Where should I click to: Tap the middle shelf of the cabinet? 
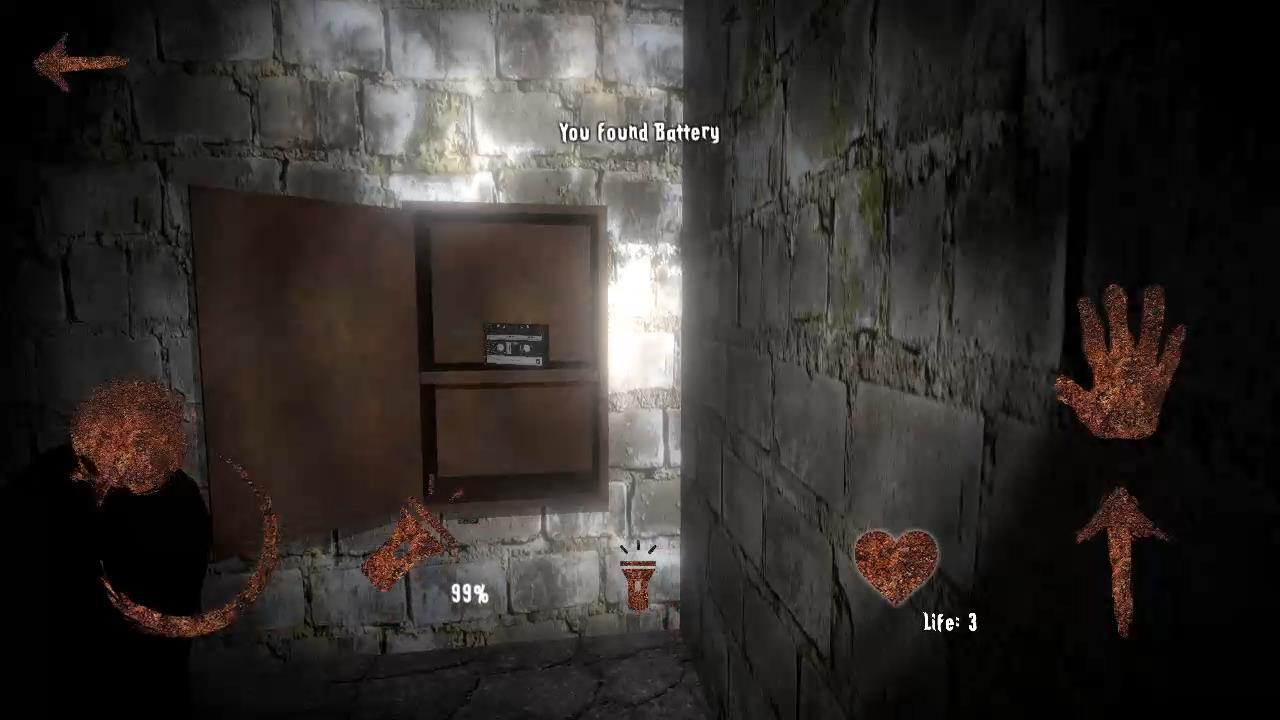click(510, 375)
